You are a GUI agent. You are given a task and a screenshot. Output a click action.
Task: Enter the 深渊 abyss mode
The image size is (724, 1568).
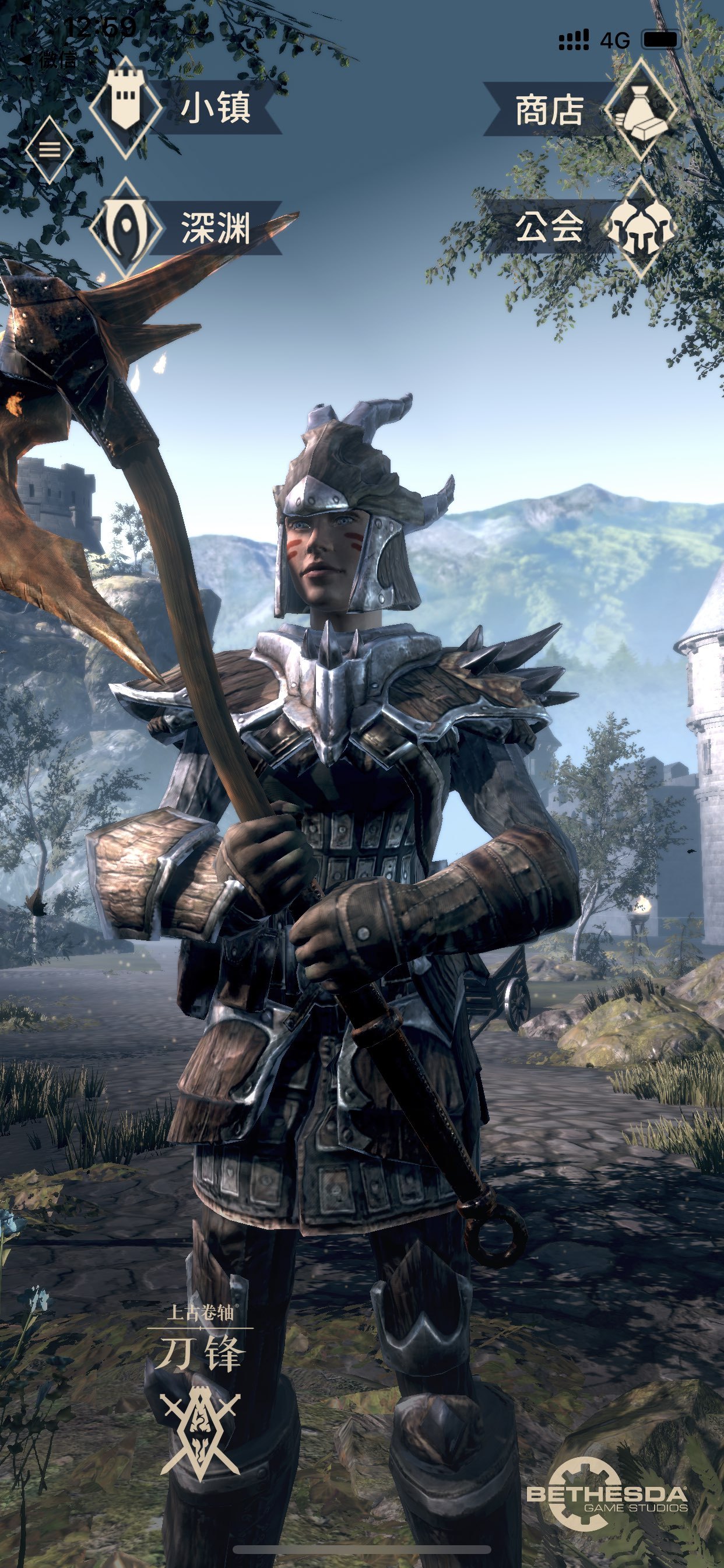pyautogui.click(x=182, y=228)
